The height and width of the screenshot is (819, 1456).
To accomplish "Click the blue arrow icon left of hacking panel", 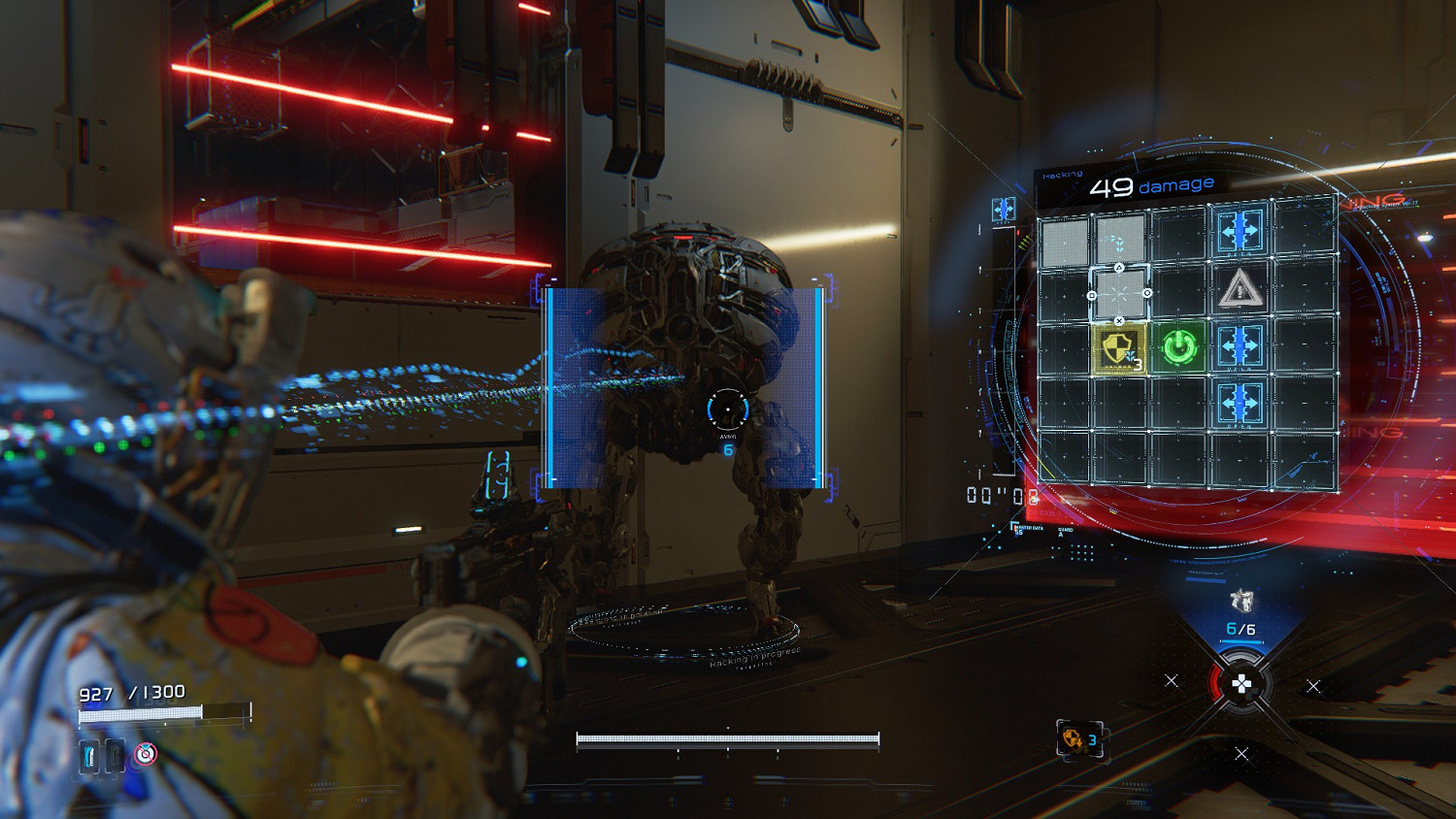I will (x=1003, y=209).
